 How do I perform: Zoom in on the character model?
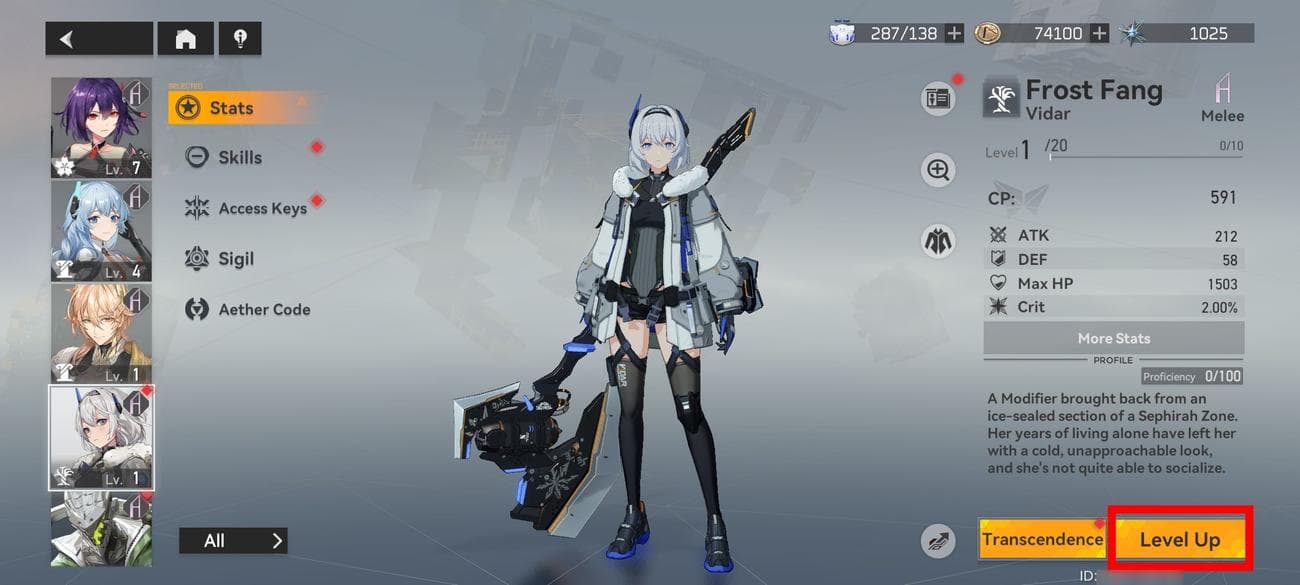pos(937,170)
